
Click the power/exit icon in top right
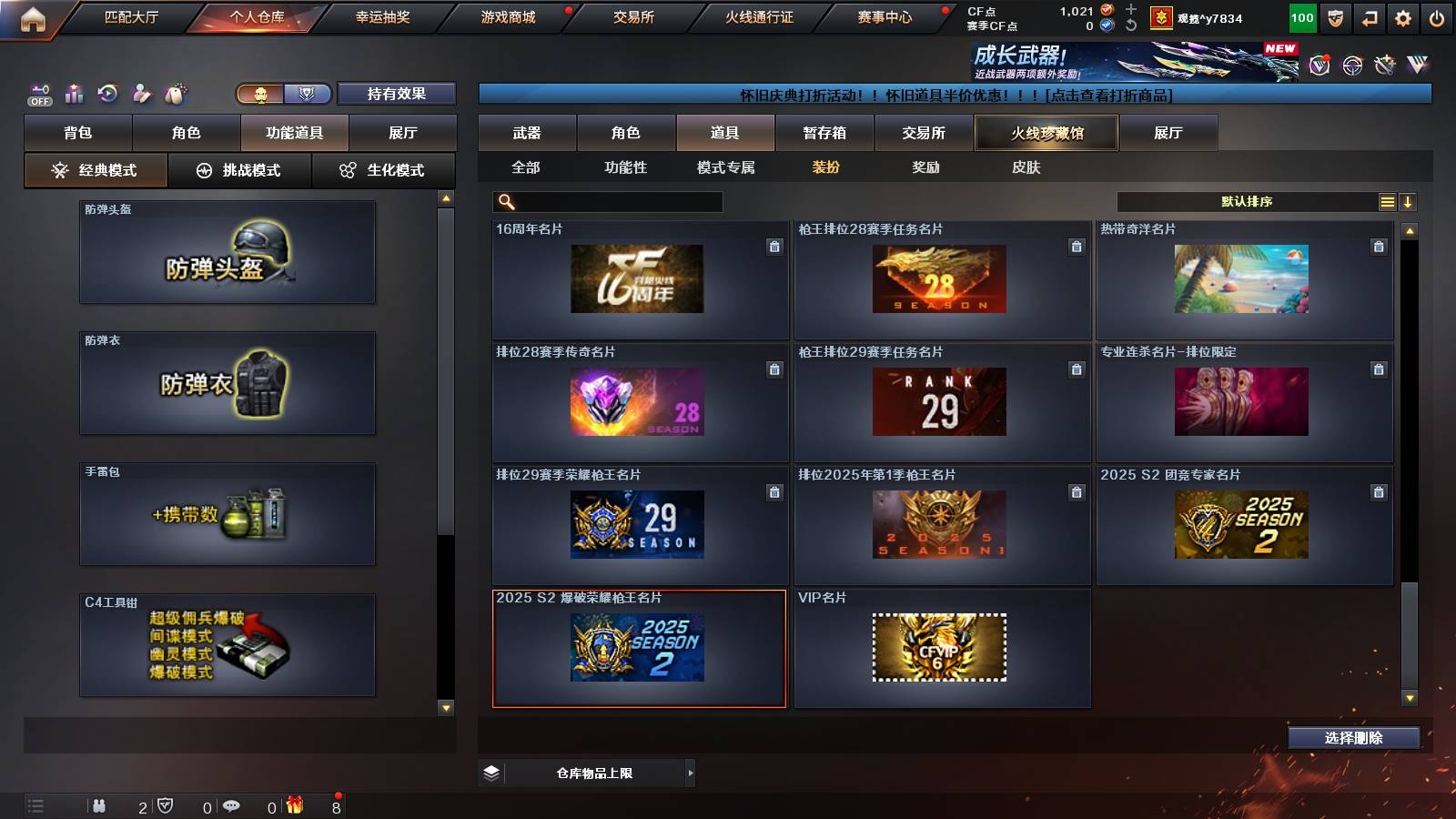click(1436, 17)
